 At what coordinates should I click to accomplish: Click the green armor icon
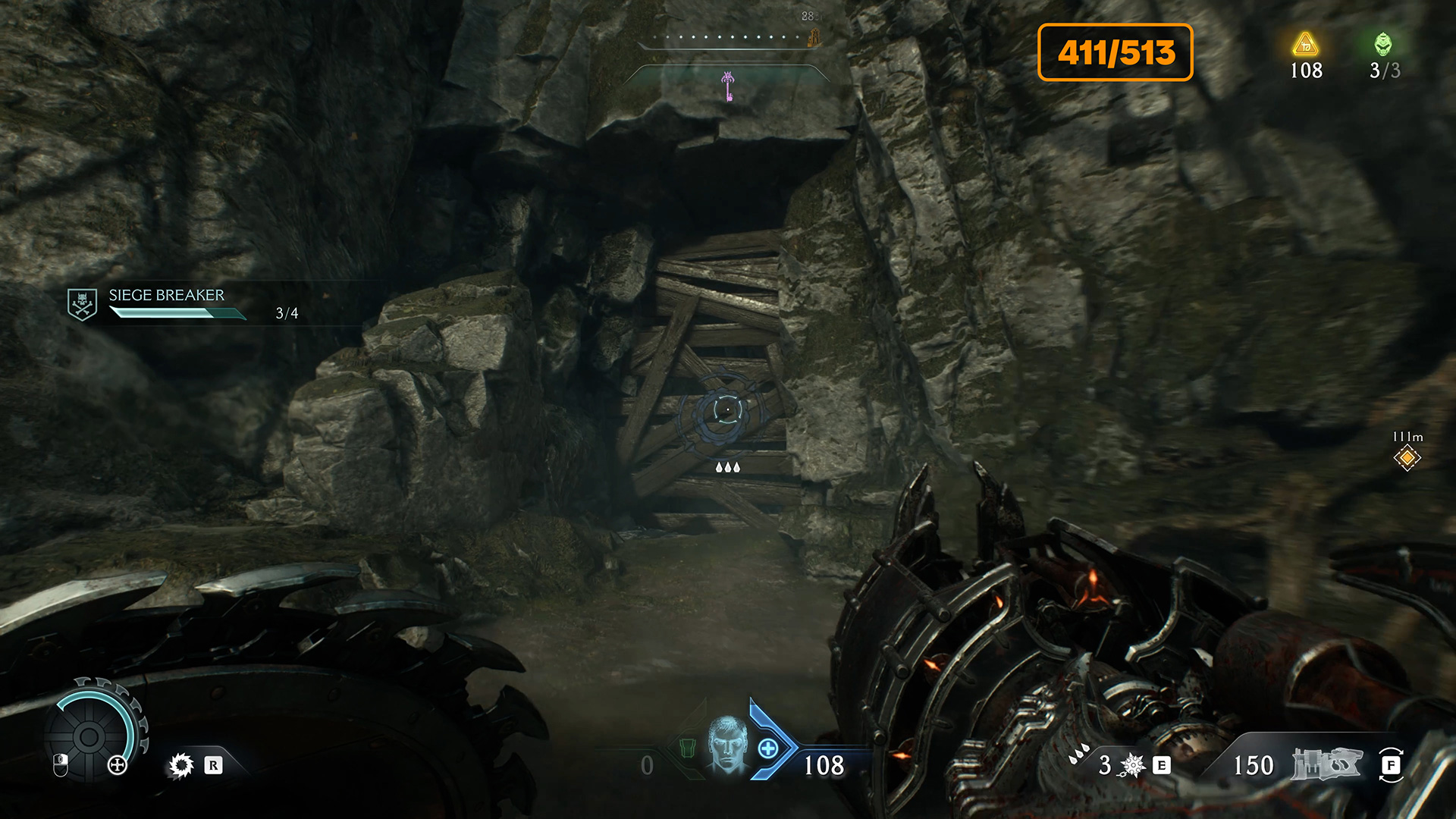[x=687, y=748]
